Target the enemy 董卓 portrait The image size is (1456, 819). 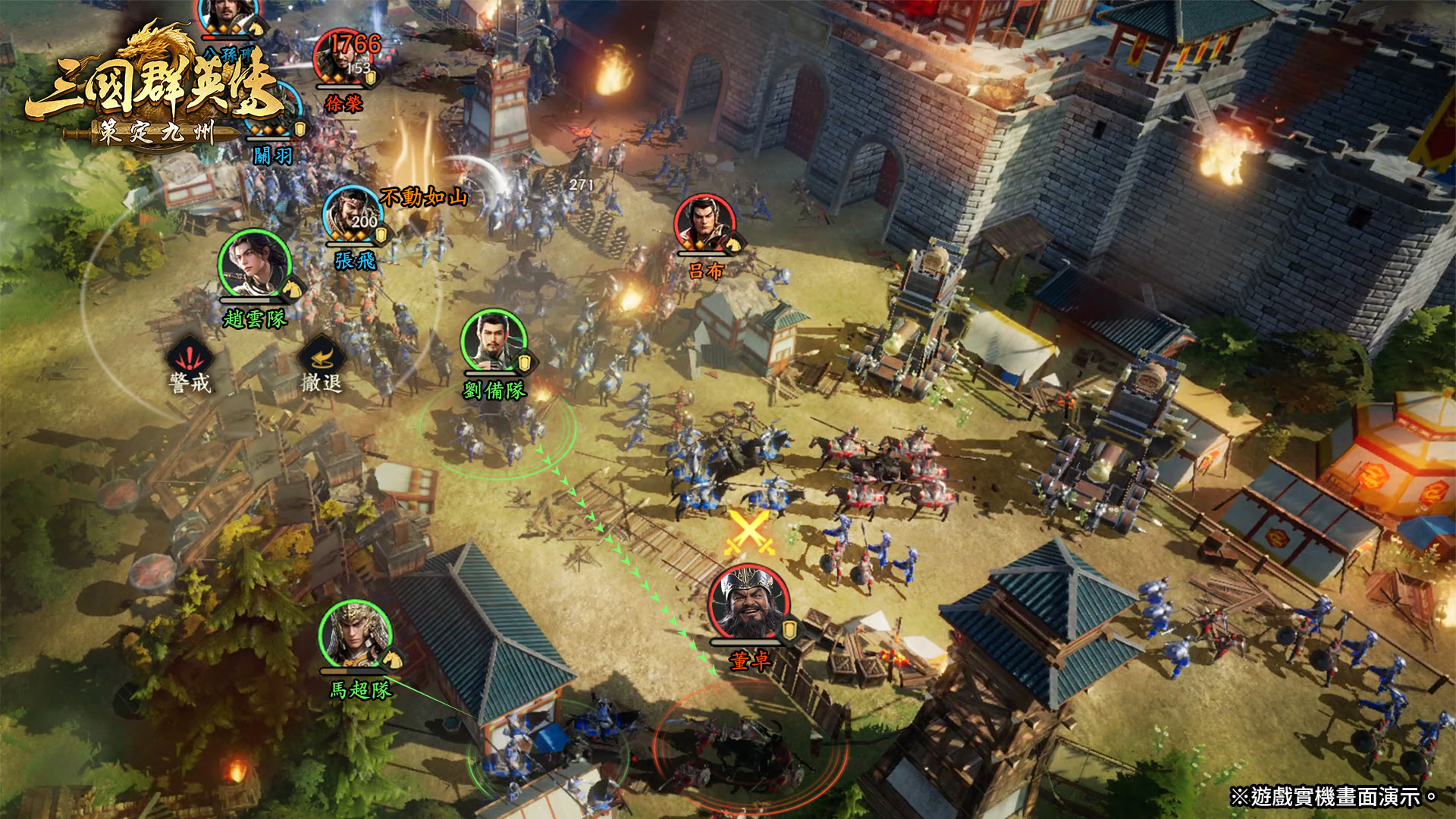[748, 604]
